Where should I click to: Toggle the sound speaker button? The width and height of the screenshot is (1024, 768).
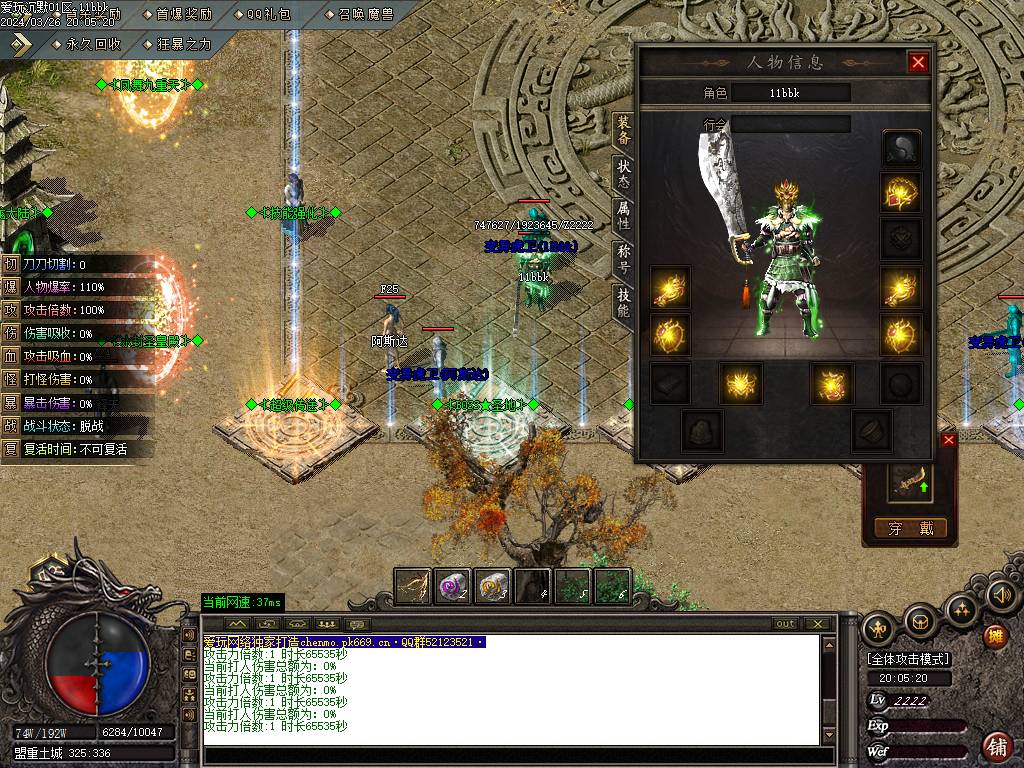click(x=1001, y=596)
